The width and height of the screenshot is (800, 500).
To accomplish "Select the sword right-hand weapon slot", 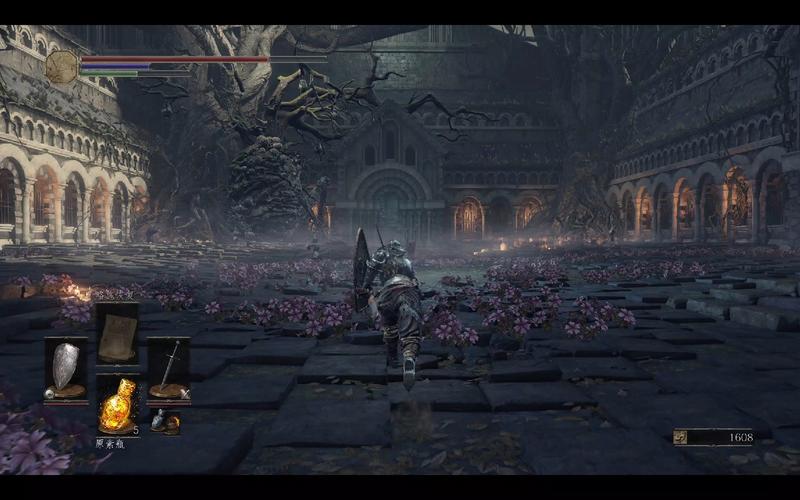I will tap(168, 367).
